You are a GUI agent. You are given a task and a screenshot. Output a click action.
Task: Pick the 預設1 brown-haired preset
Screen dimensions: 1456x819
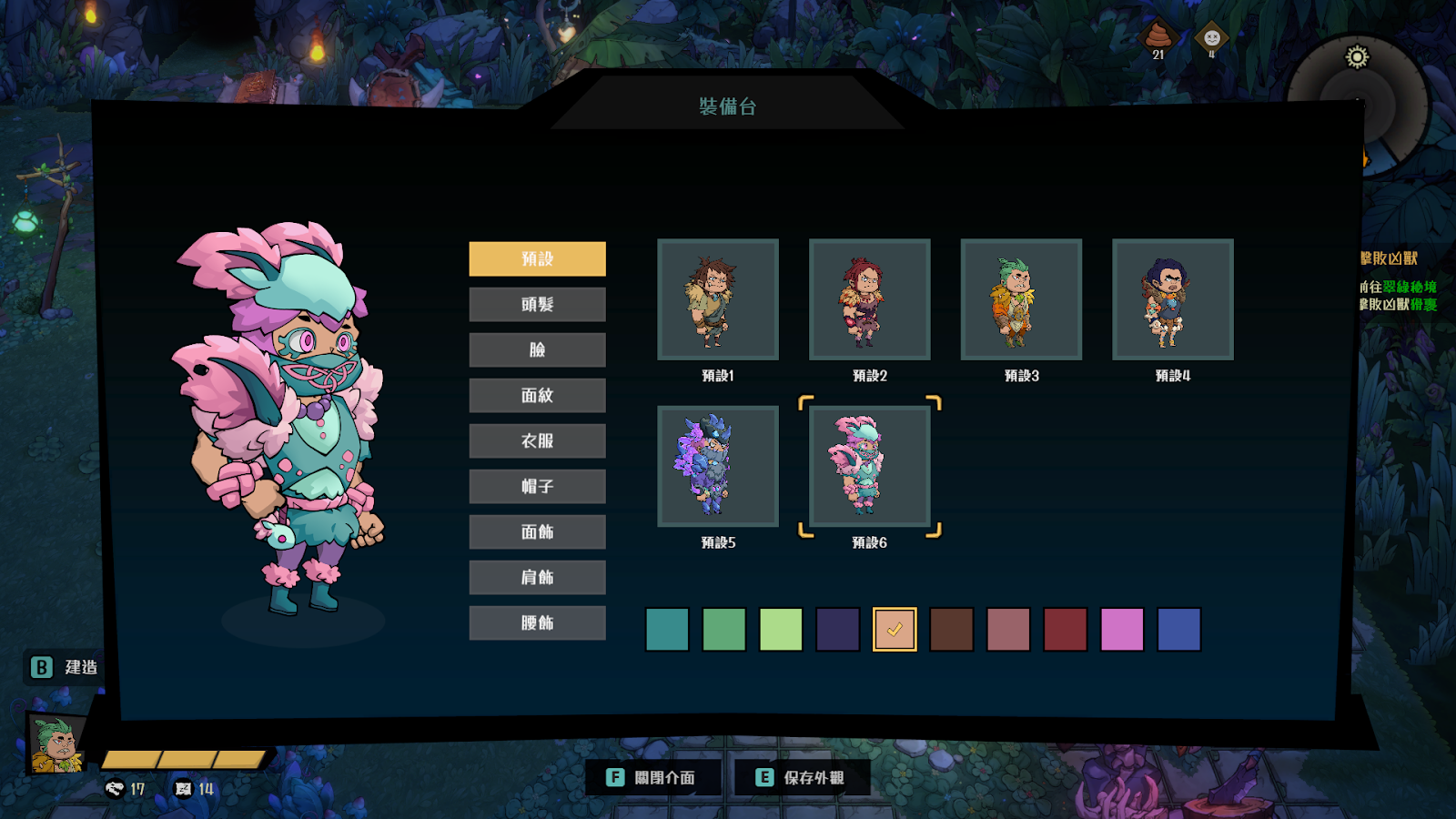(x=718, y=299)
